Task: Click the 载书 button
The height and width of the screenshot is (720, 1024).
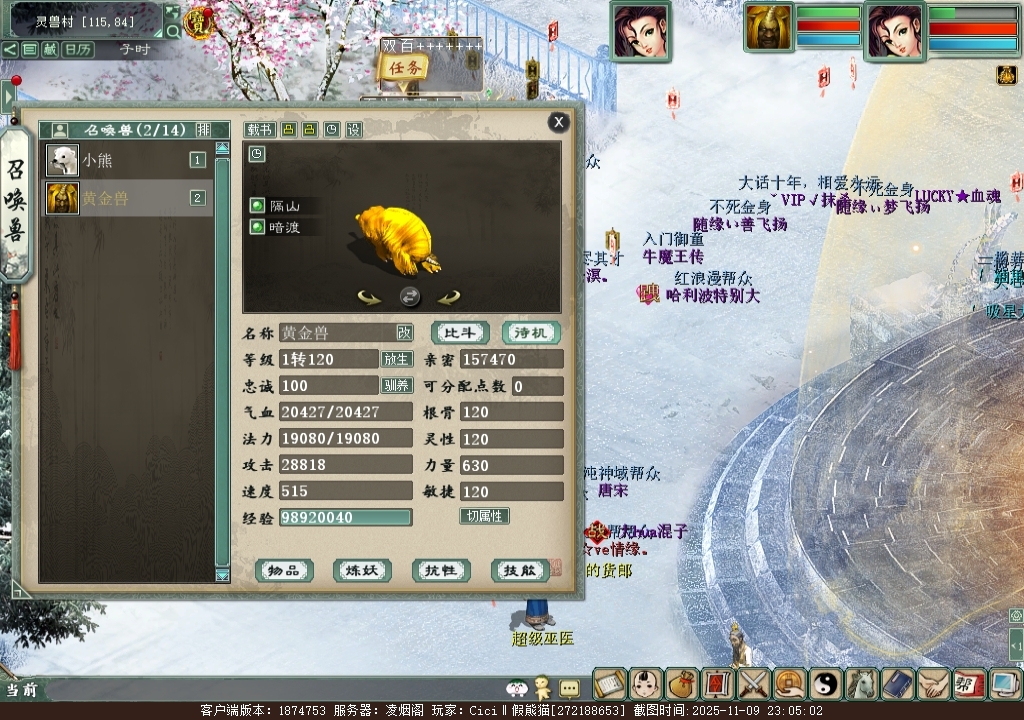Action: point(259,130)
